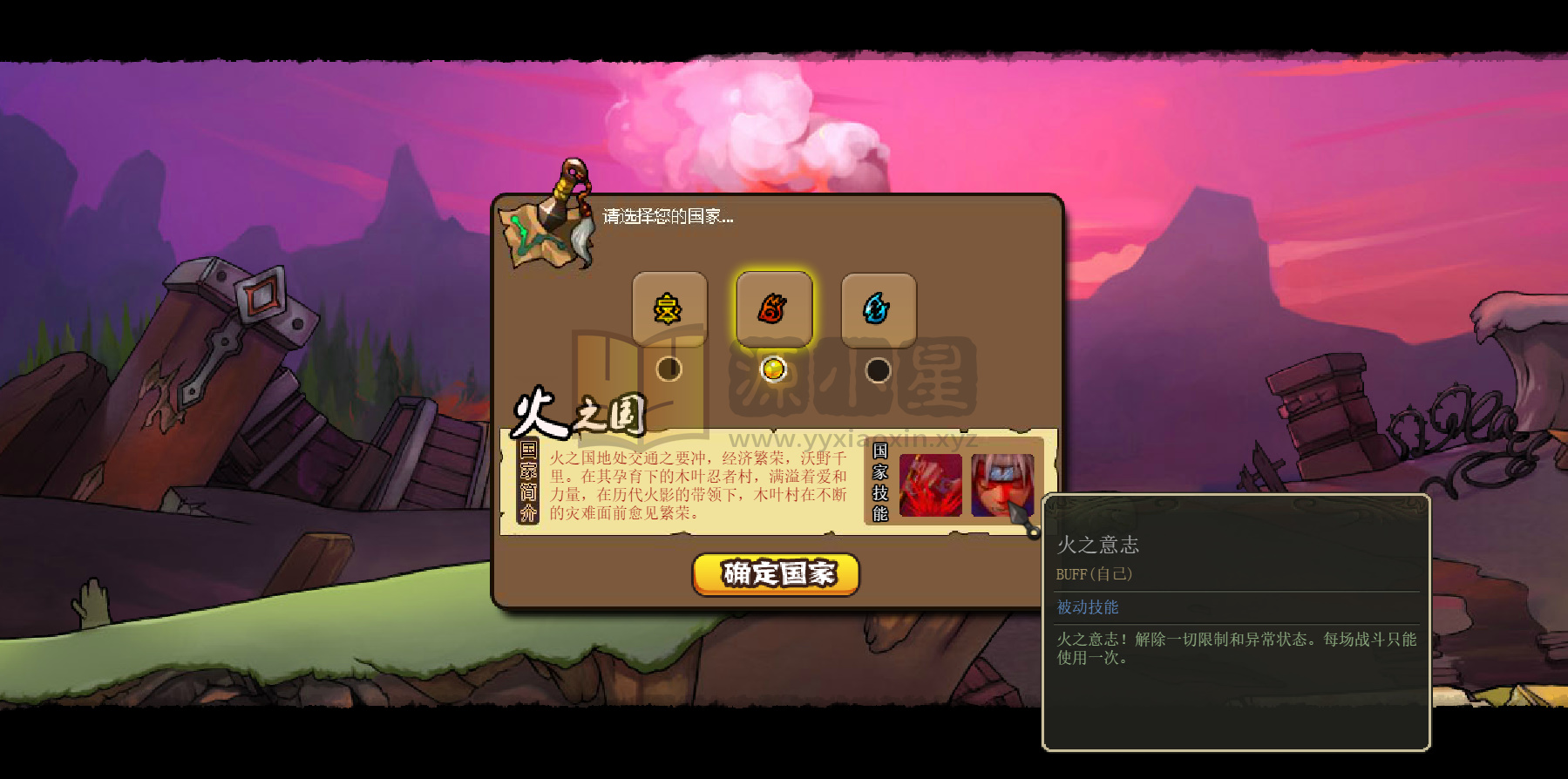Select the red fire country emblem tile

point(774,309)
